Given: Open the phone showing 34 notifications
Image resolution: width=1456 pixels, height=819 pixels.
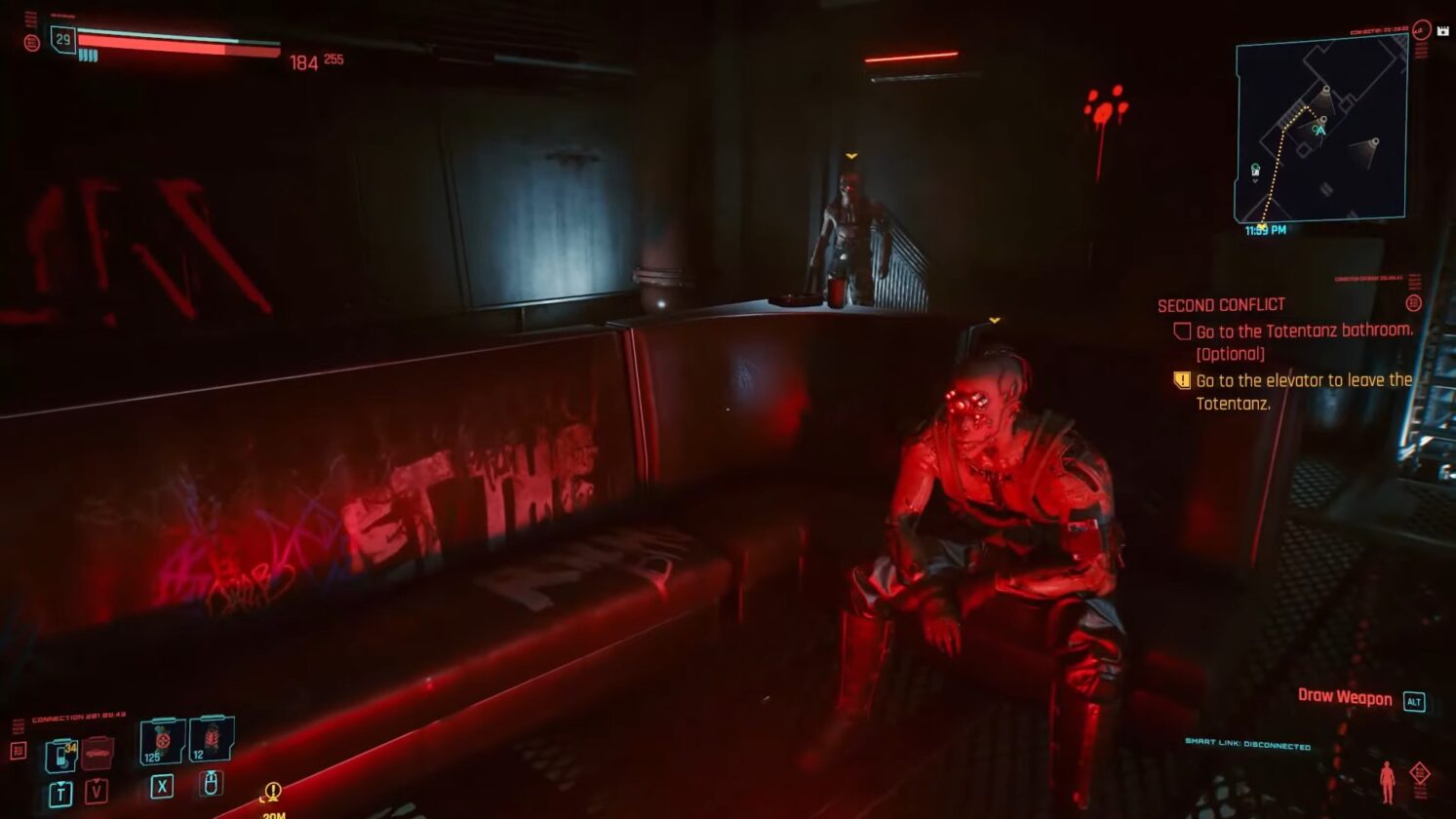Looking at the screenshot, I should point(62,754).
